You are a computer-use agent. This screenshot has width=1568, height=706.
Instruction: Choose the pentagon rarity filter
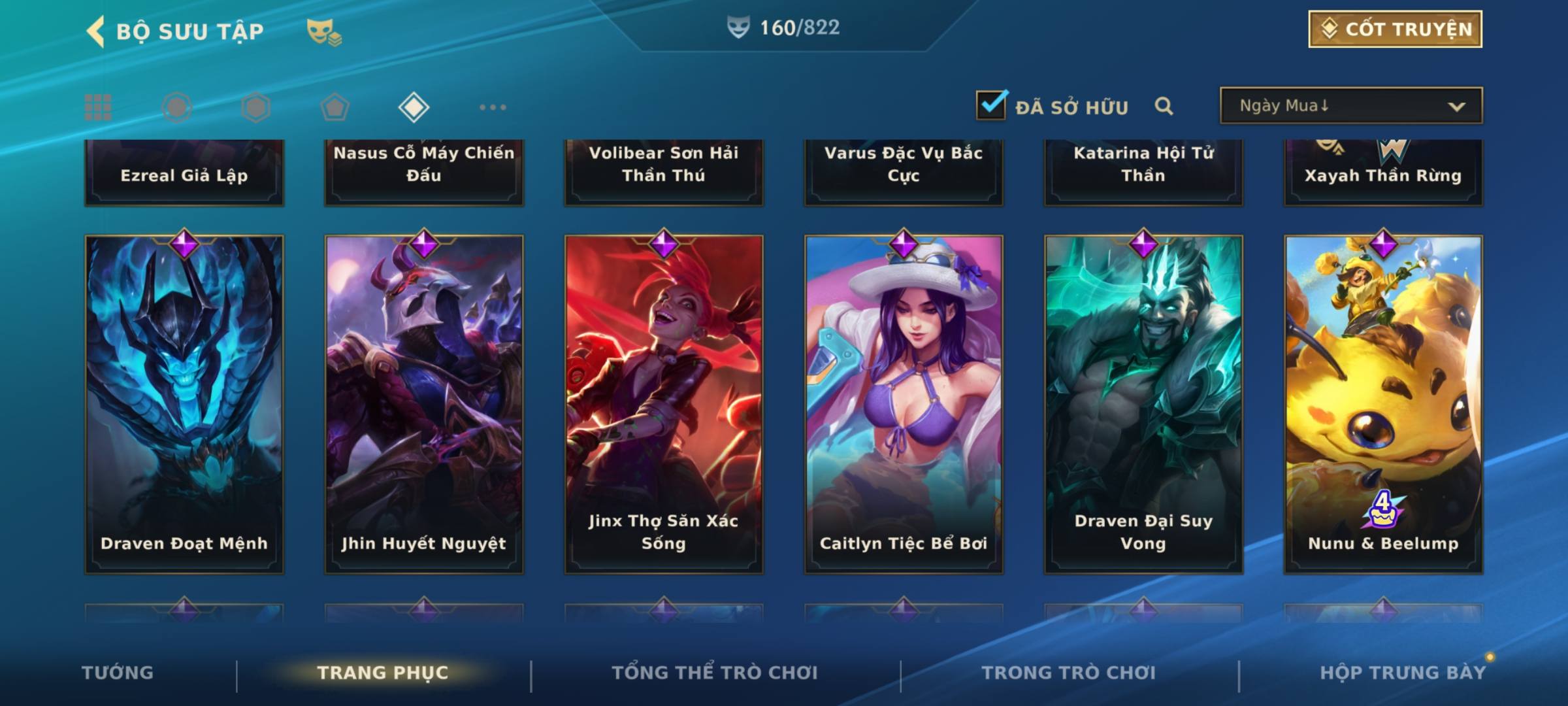[335, 107]
